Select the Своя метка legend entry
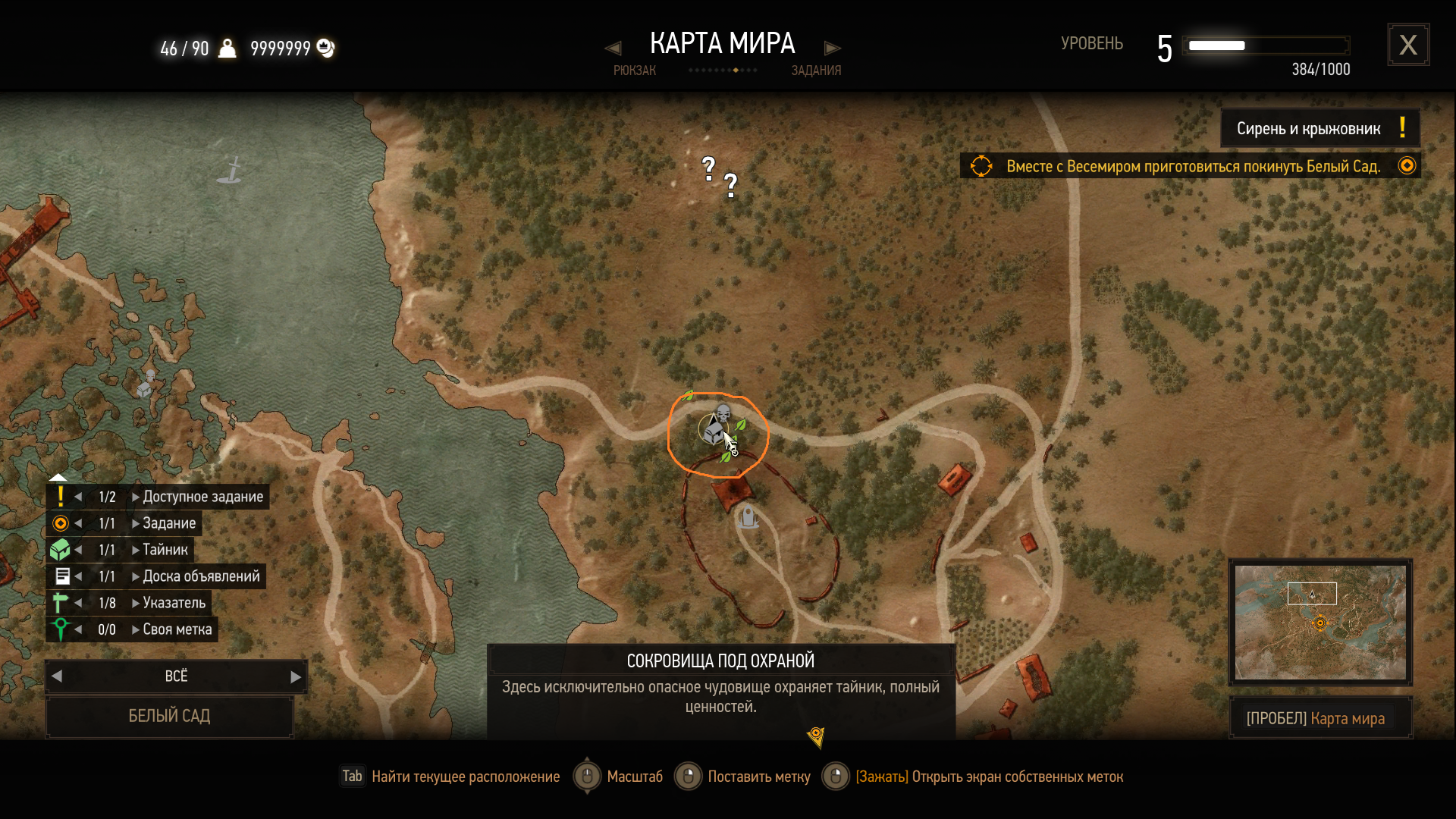 [177, 629]
